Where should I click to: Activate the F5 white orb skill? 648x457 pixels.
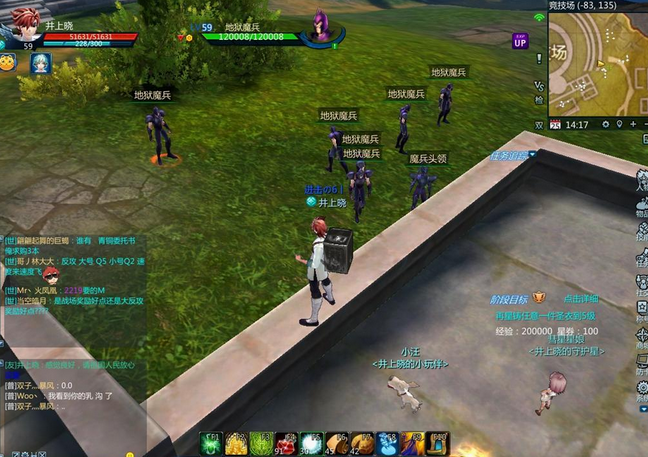click(312, 443)
